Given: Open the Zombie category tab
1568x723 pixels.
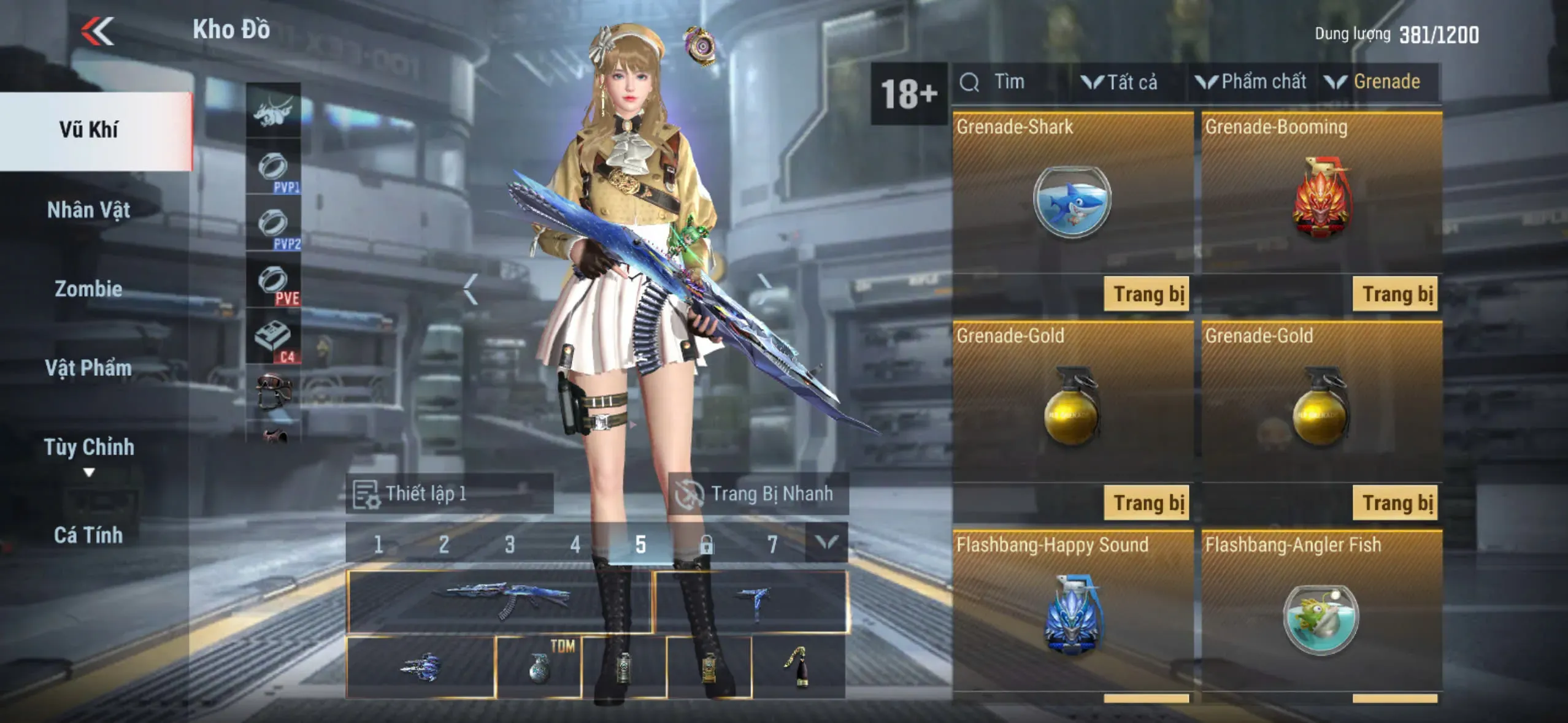Looking at the screenshot, I should click(89, 289).
